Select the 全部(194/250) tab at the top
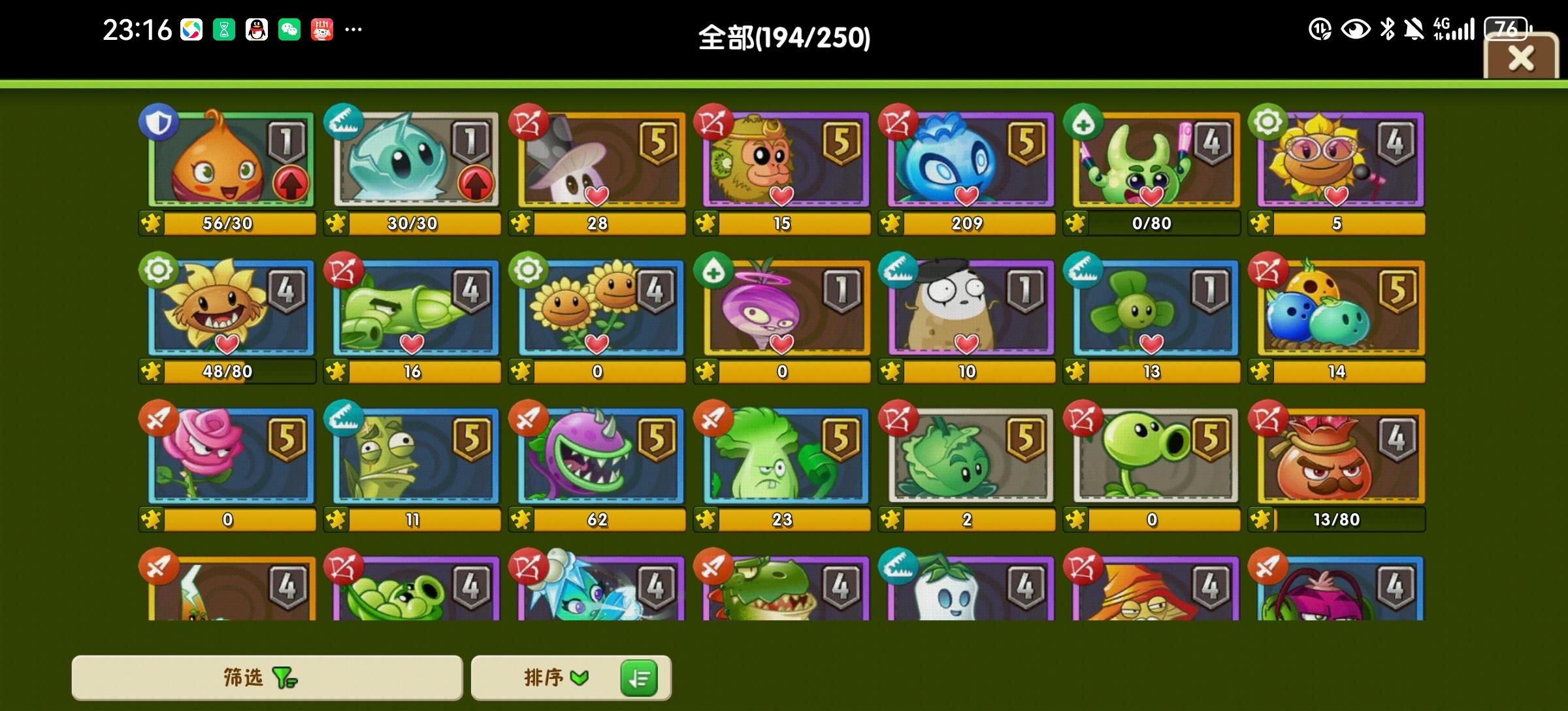Image resolution: width=1568 pixels, height=711 pixels. coord(784,38)
